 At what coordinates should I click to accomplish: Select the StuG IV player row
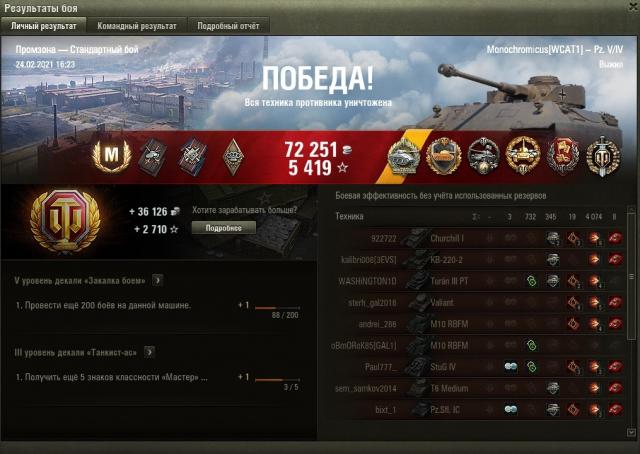pyautogui.click(x=480, y=366)
